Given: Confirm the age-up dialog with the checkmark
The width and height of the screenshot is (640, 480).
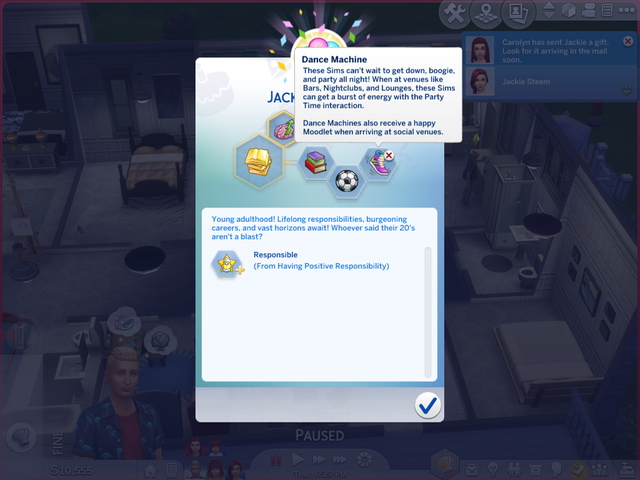Looking at the screenshot, I should click(x=428, y=404).
